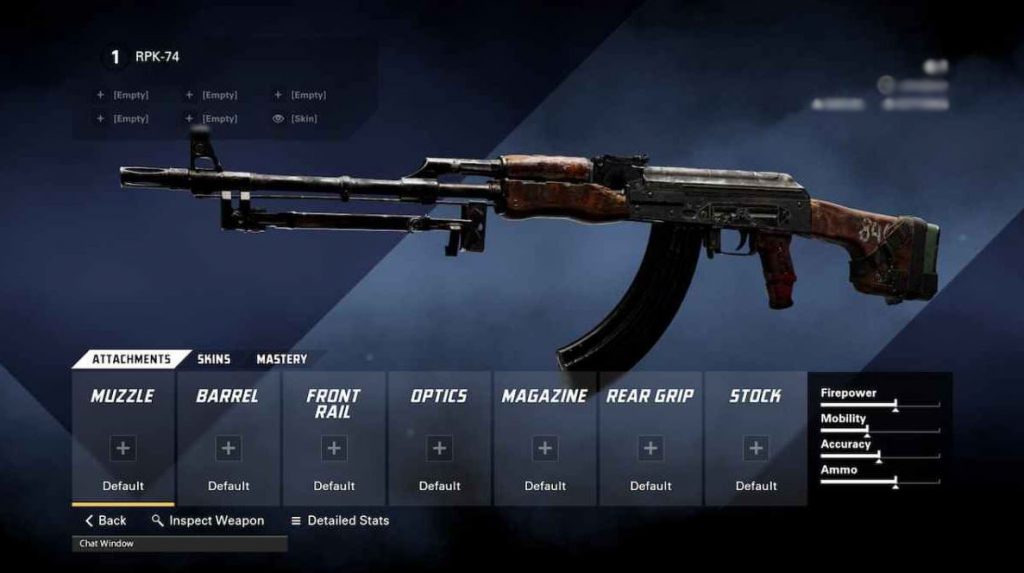Go Back to the previous menu
The image size is (1024, 573).
tap(105, 521)
